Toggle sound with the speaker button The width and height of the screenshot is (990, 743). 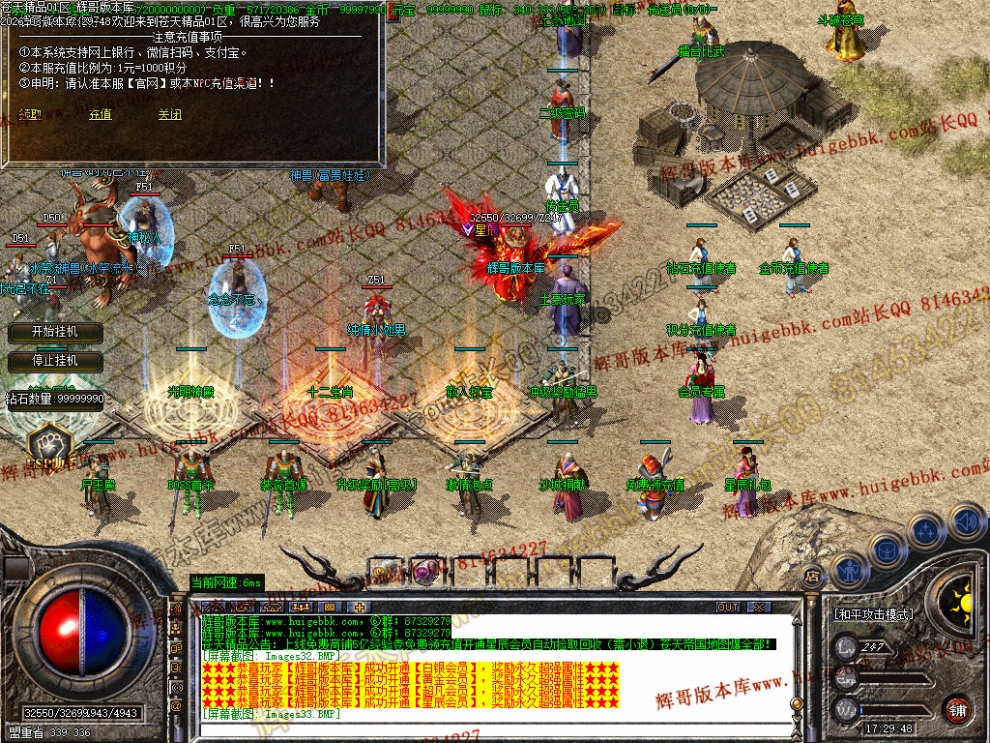point(965,521)
